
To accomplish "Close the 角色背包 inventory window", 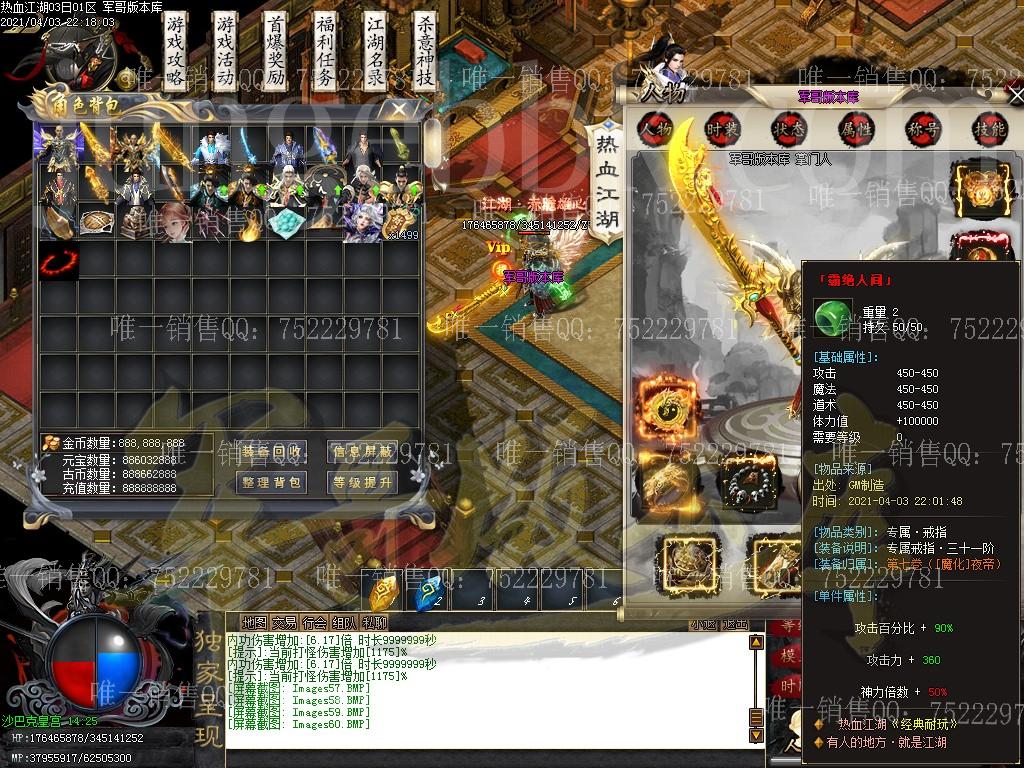I will [x=399, y=108].
